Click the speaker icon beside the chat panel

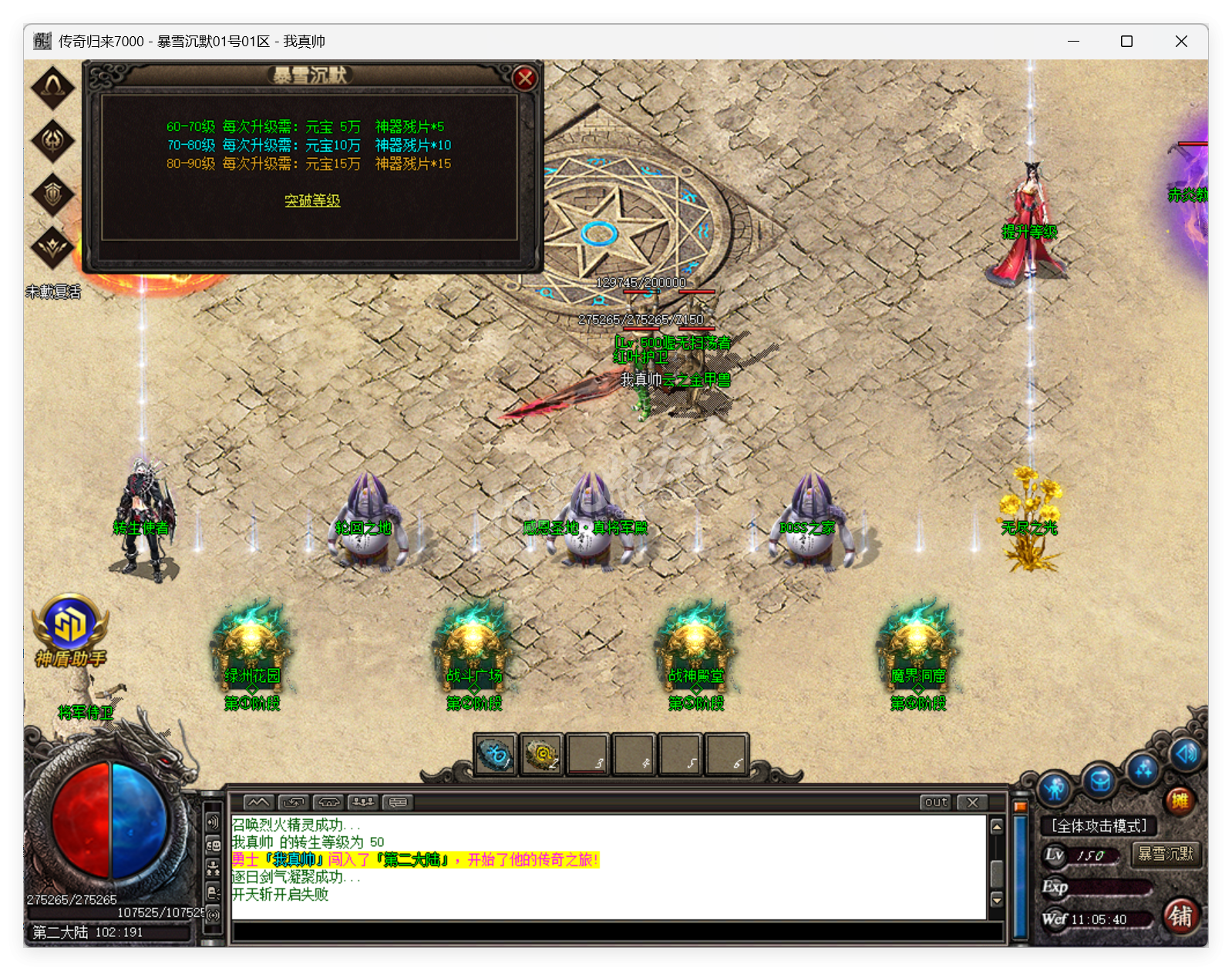[214, 821]
